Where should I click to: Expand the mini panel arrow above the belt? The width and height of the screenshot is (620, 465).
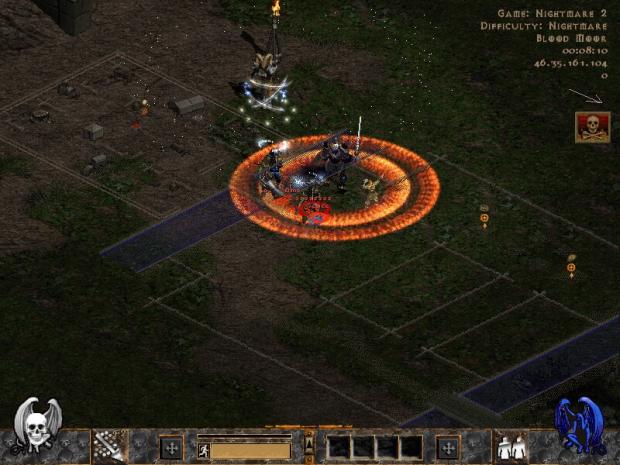pyautogui.click(x=309, y=439)
